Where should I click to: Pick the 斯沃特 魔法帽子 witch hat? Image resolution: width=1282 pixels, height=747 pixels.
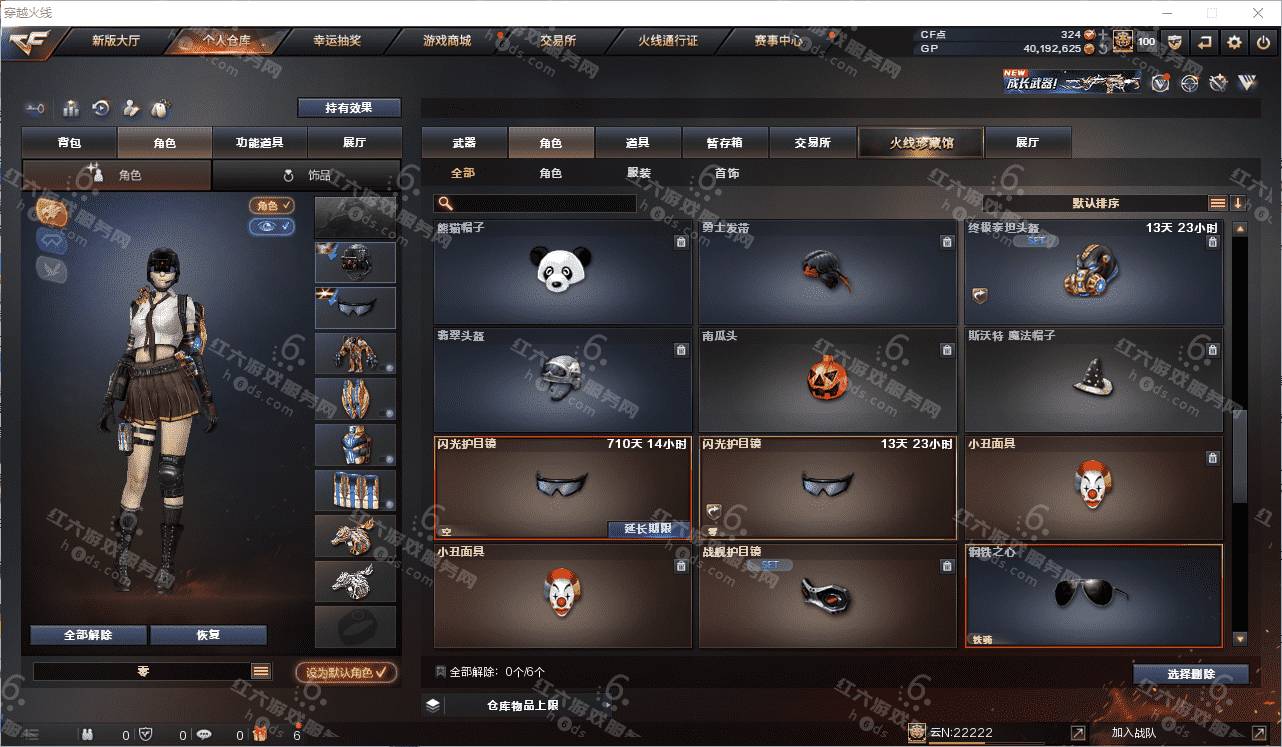point(1092,379)
